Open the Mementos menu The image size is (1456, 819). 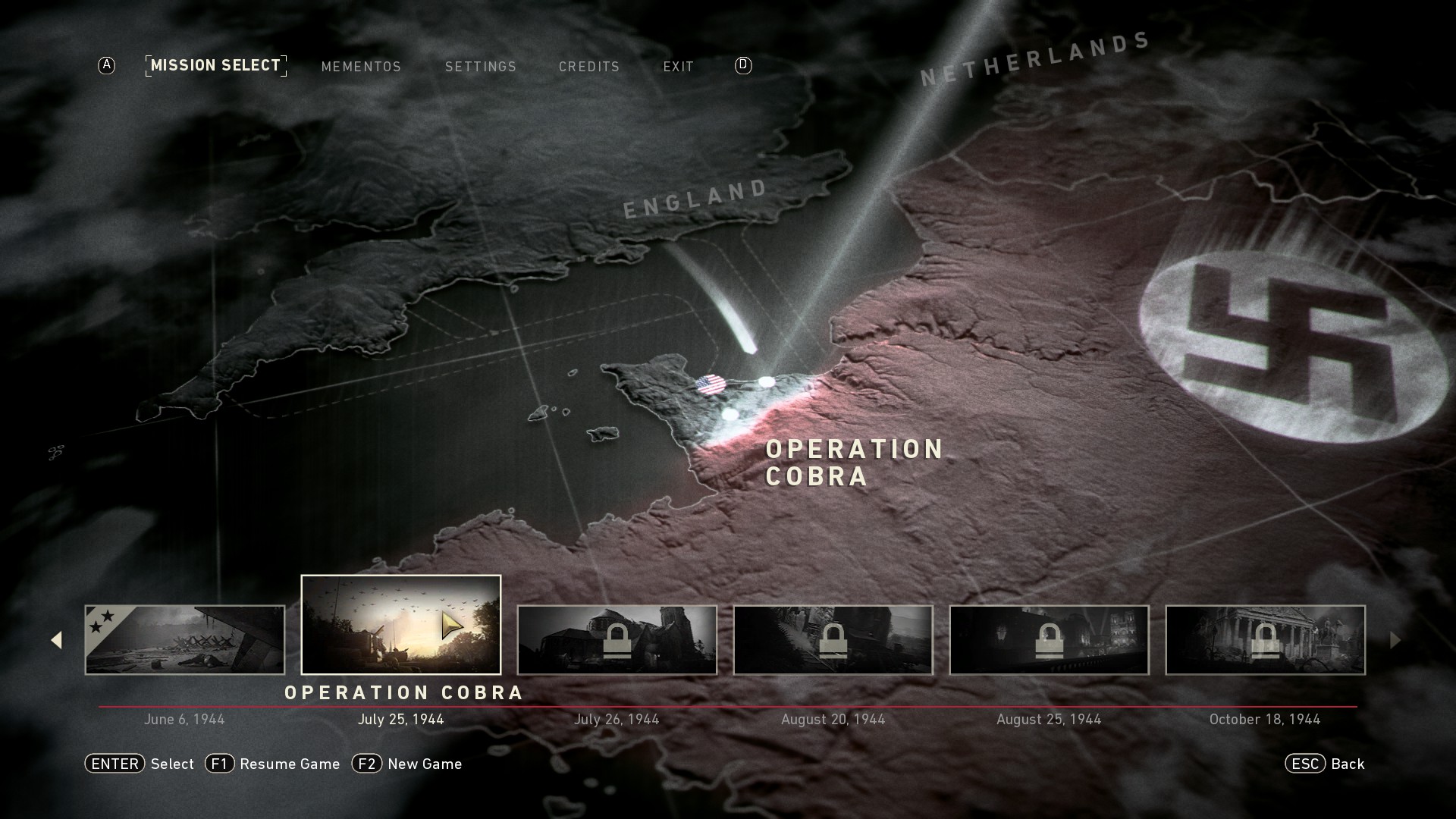tap(361, 67)
